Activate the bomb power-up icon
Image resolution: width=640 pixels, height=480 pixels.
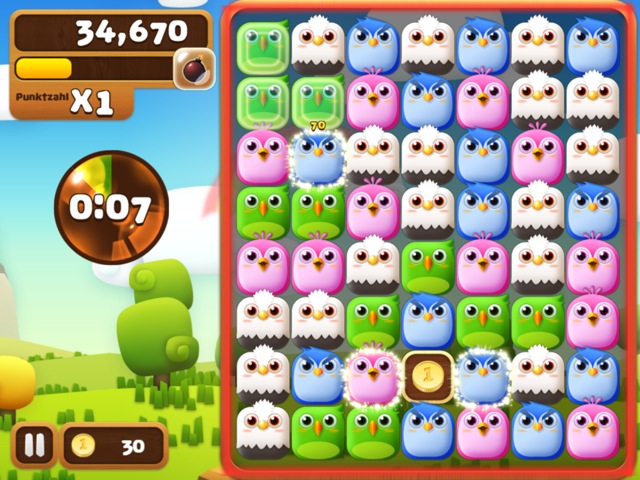point(190,68)
